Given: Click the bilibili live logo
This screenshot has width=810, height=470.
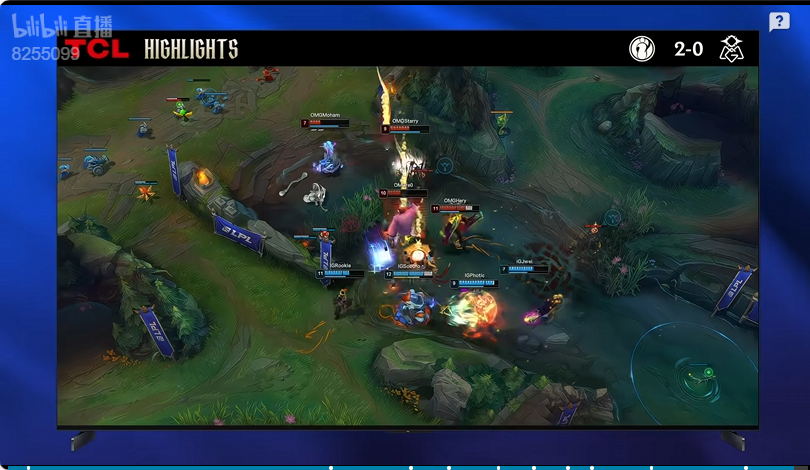Looking at the screenshot, I should click(x=62, y=26).
